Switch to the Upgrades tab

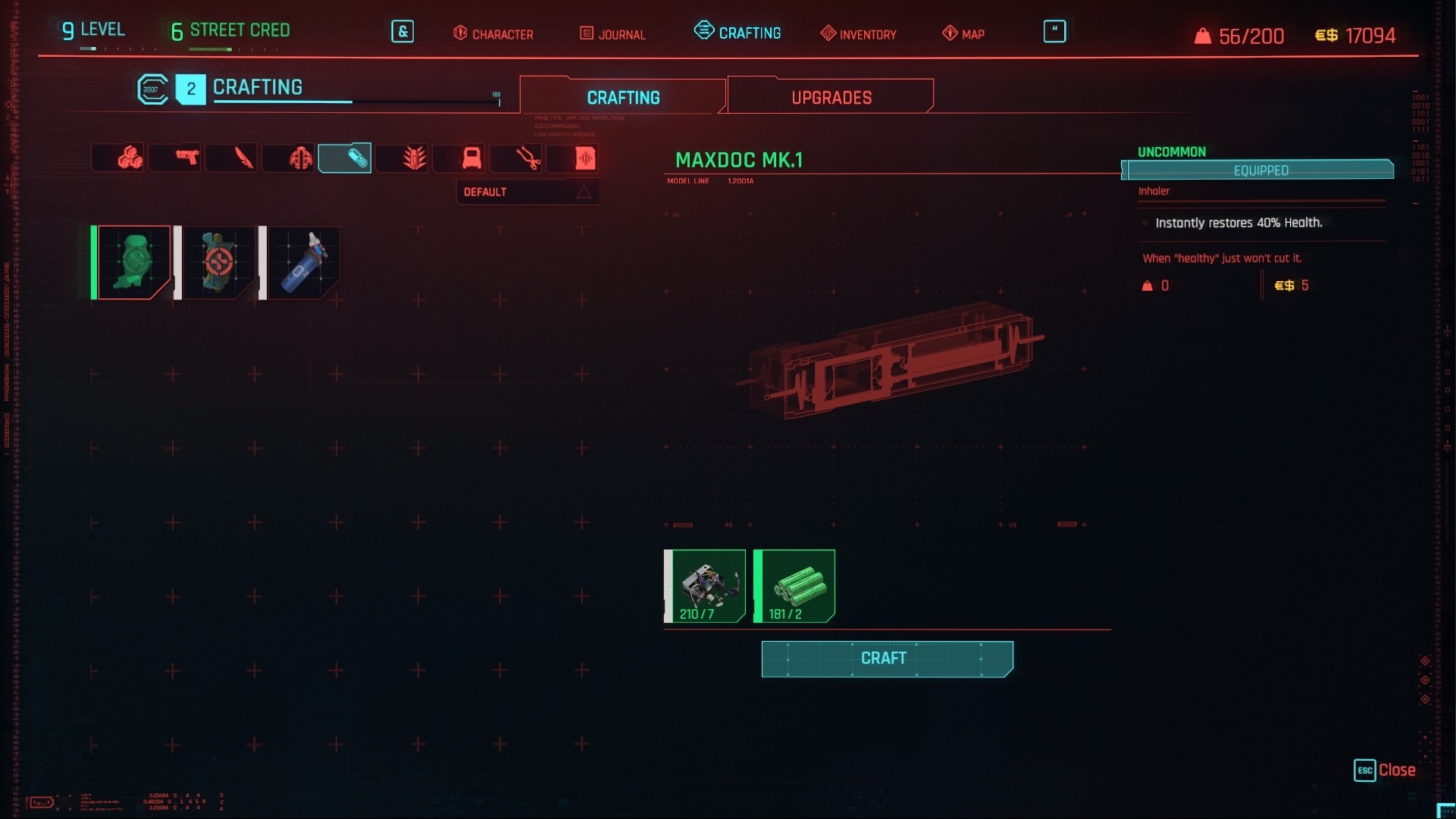pyautogui.click(x=831, y=98)
